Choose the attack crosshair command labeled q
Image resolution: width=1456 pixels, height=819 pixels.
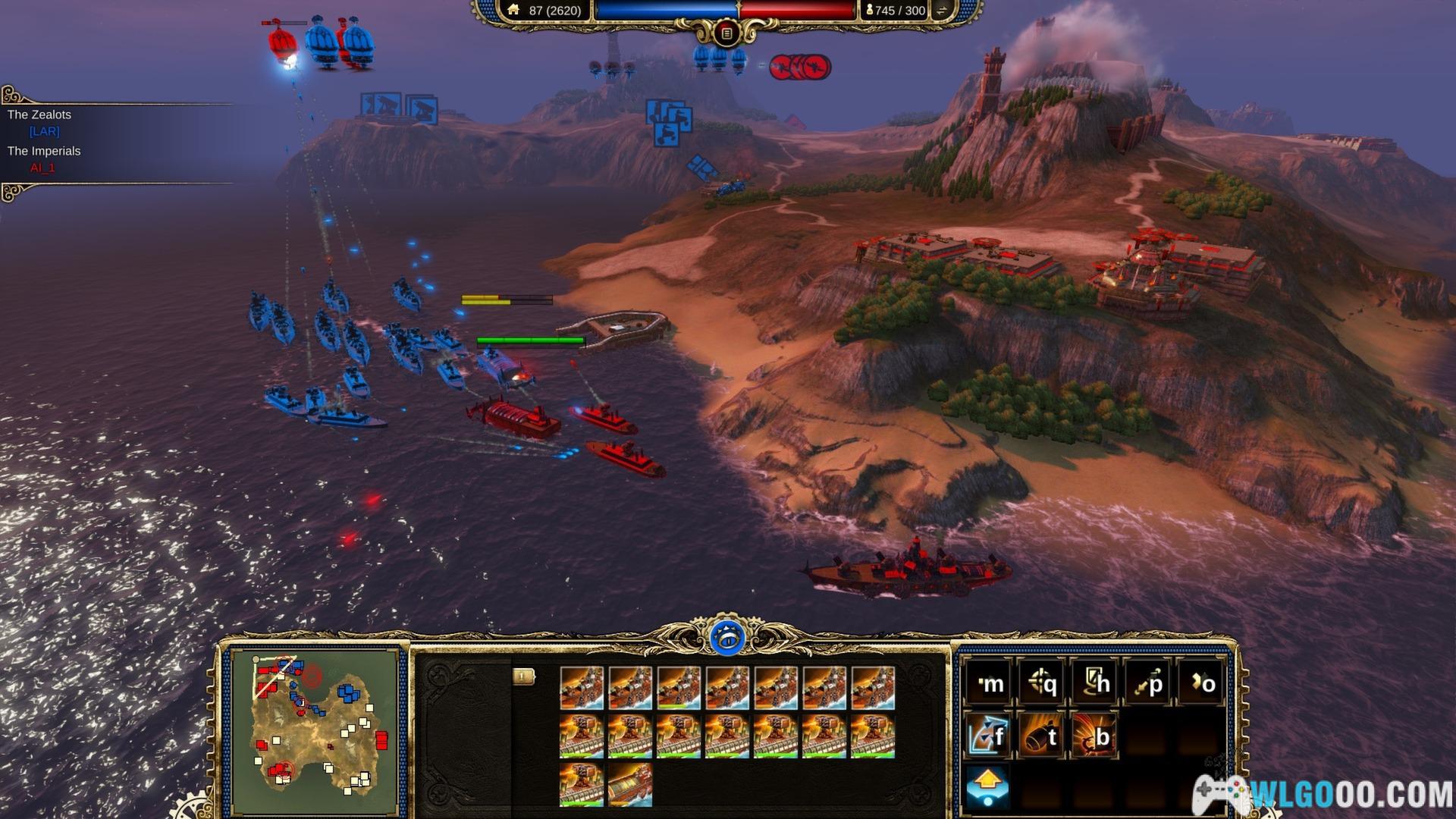pos(1042,683)
